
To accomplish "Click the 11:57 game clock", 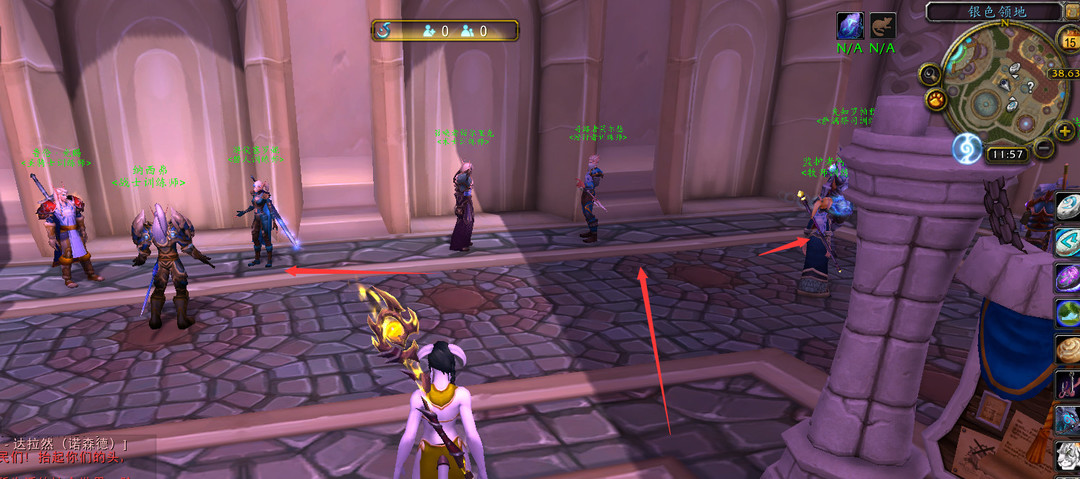I will (x=1006, y=154).
